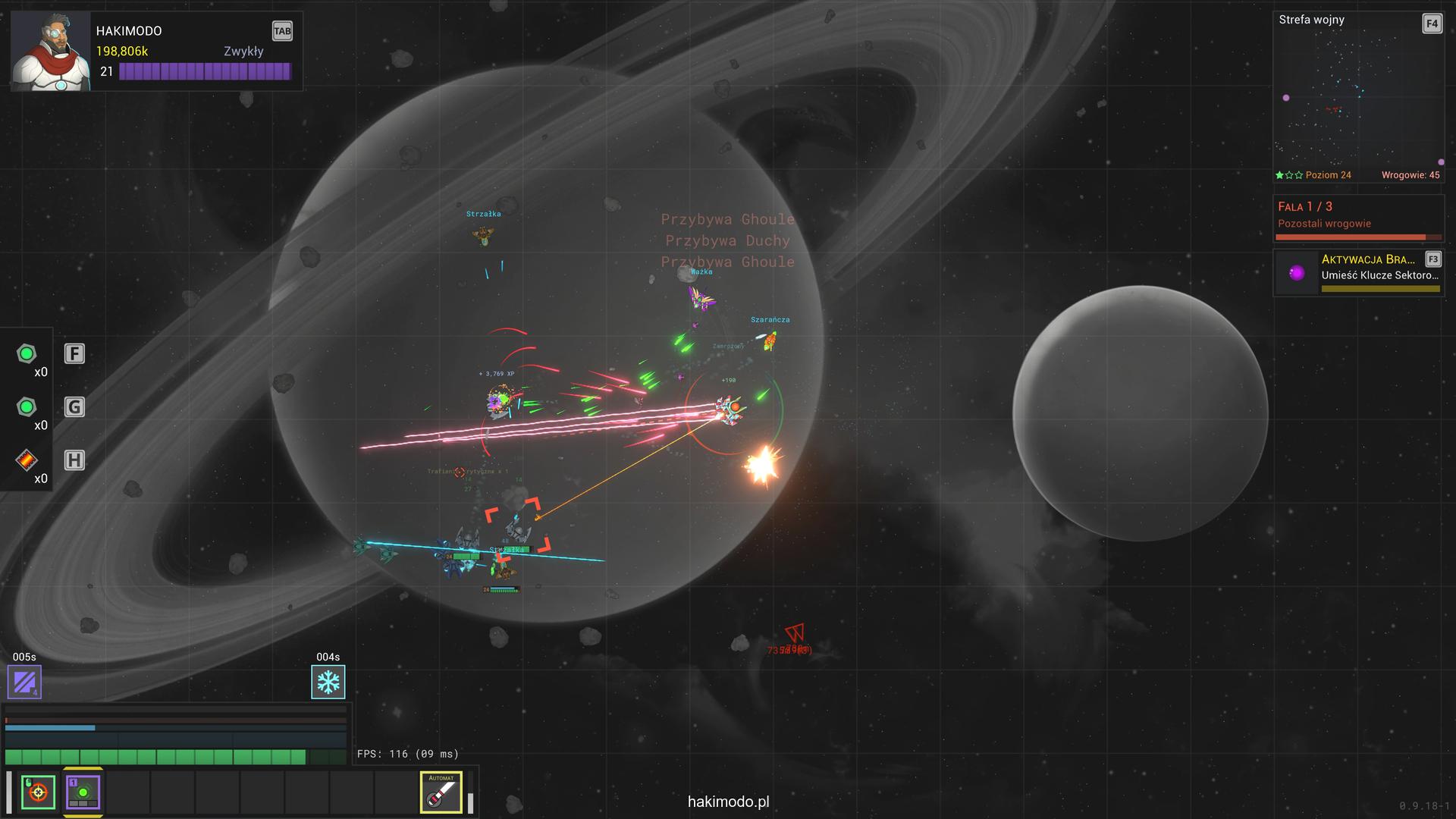Click the snowflake freeze status icon
Viewport: 1456px width, 819px height.
click(328, 682)
